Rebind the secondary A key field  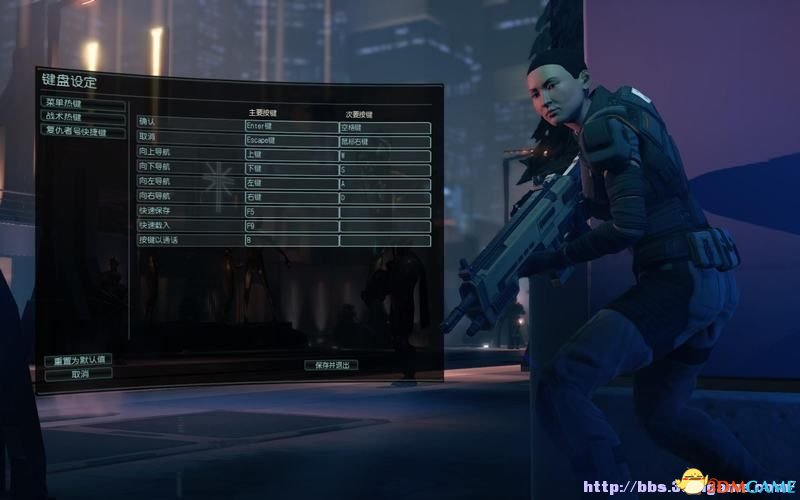point(385,184)
